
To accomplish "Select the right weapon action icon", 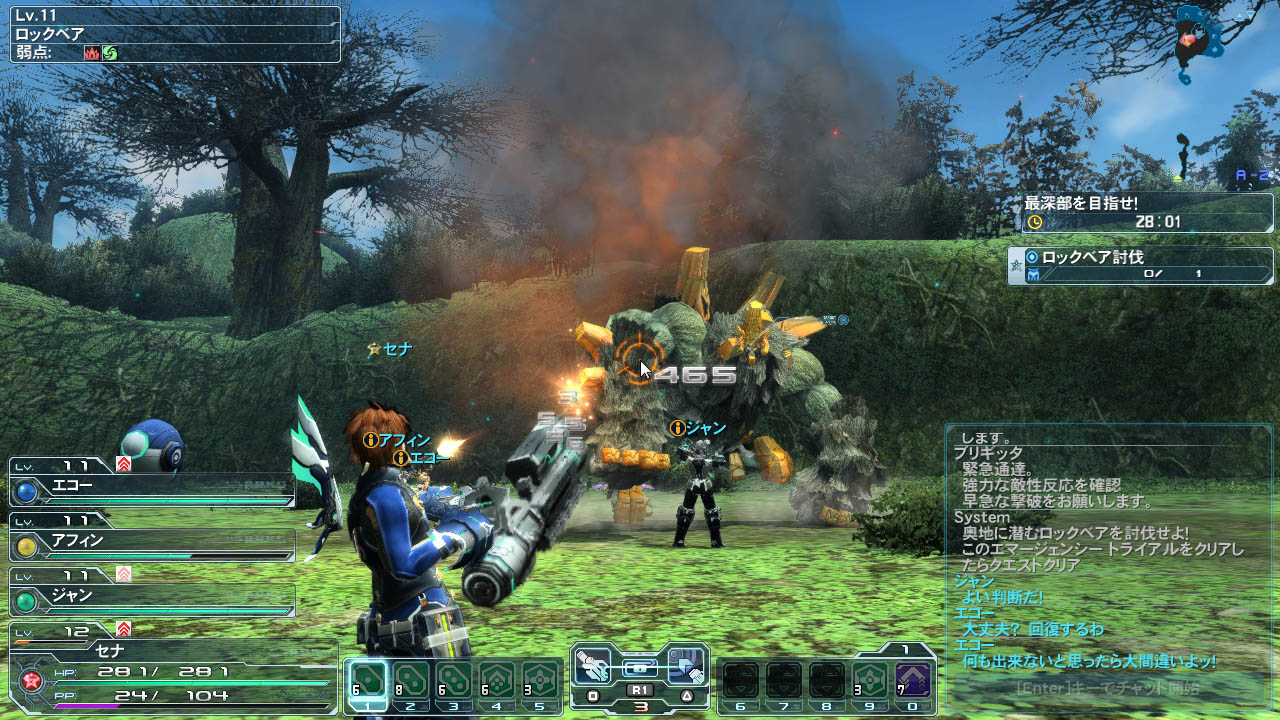I will 686,665.
